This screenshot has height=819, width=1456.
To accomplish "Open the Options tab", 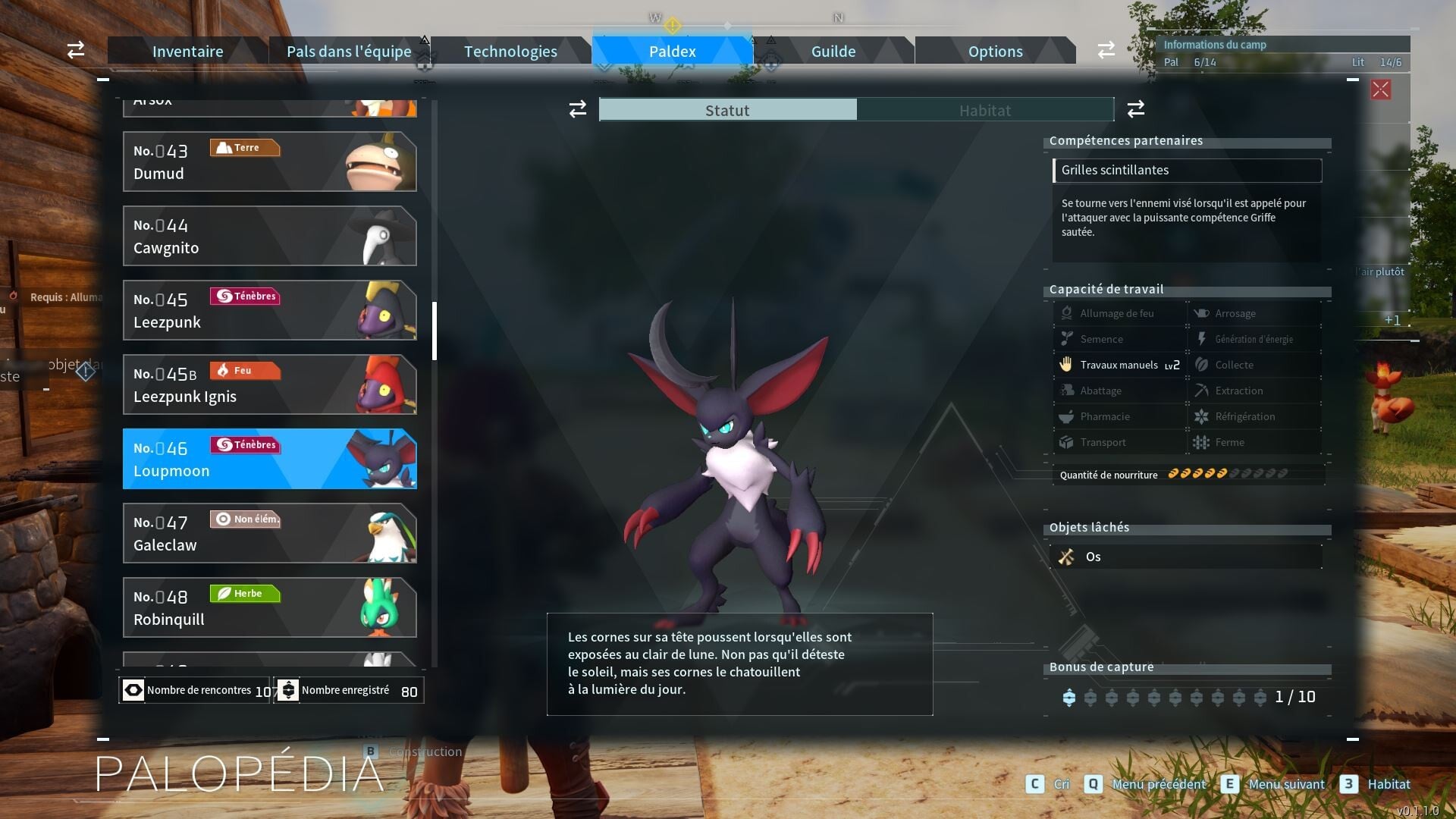I will pos(995,52).
